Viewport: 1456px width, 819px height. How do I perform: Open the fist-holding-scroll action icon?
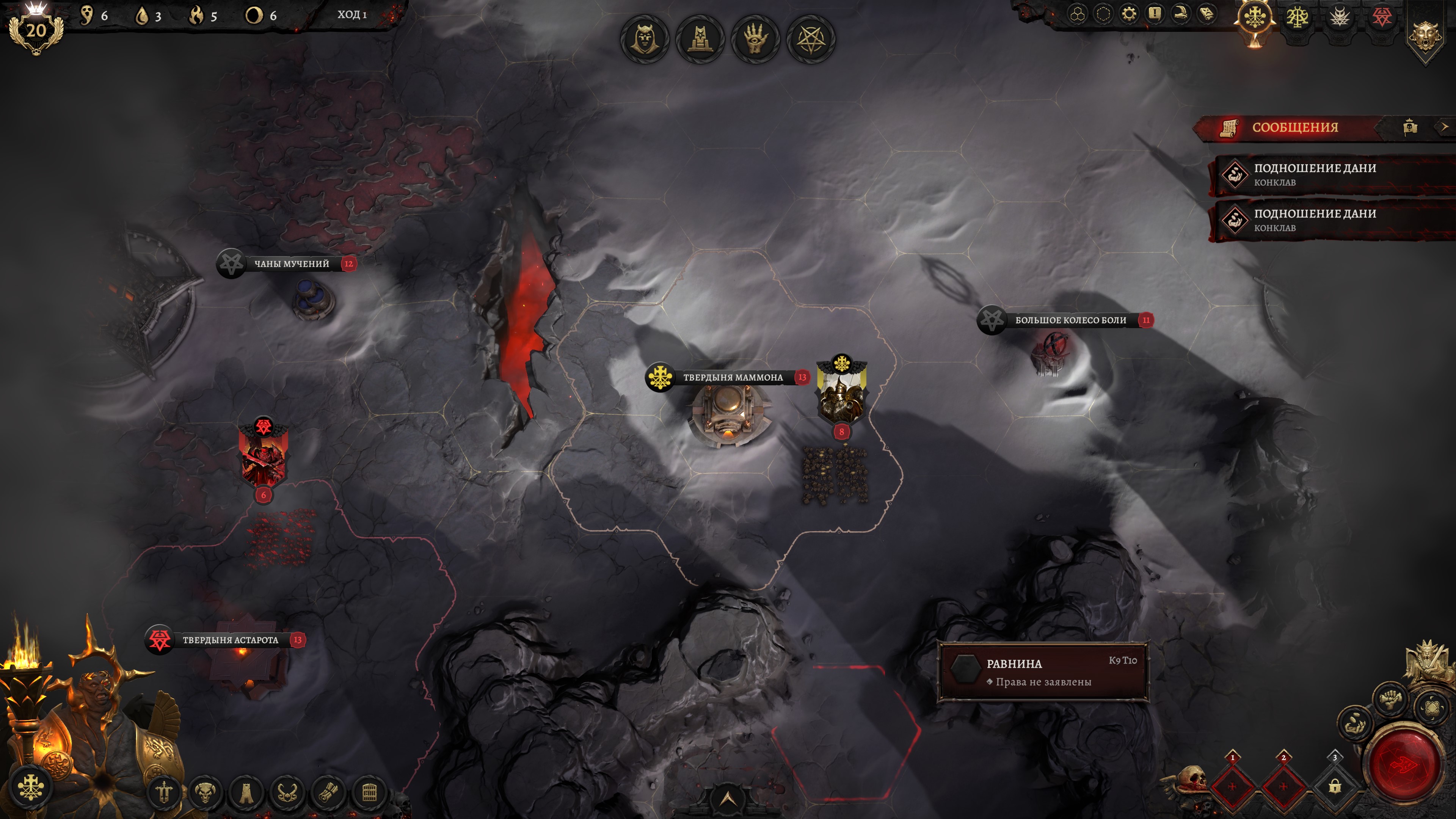coord(1390,700)
